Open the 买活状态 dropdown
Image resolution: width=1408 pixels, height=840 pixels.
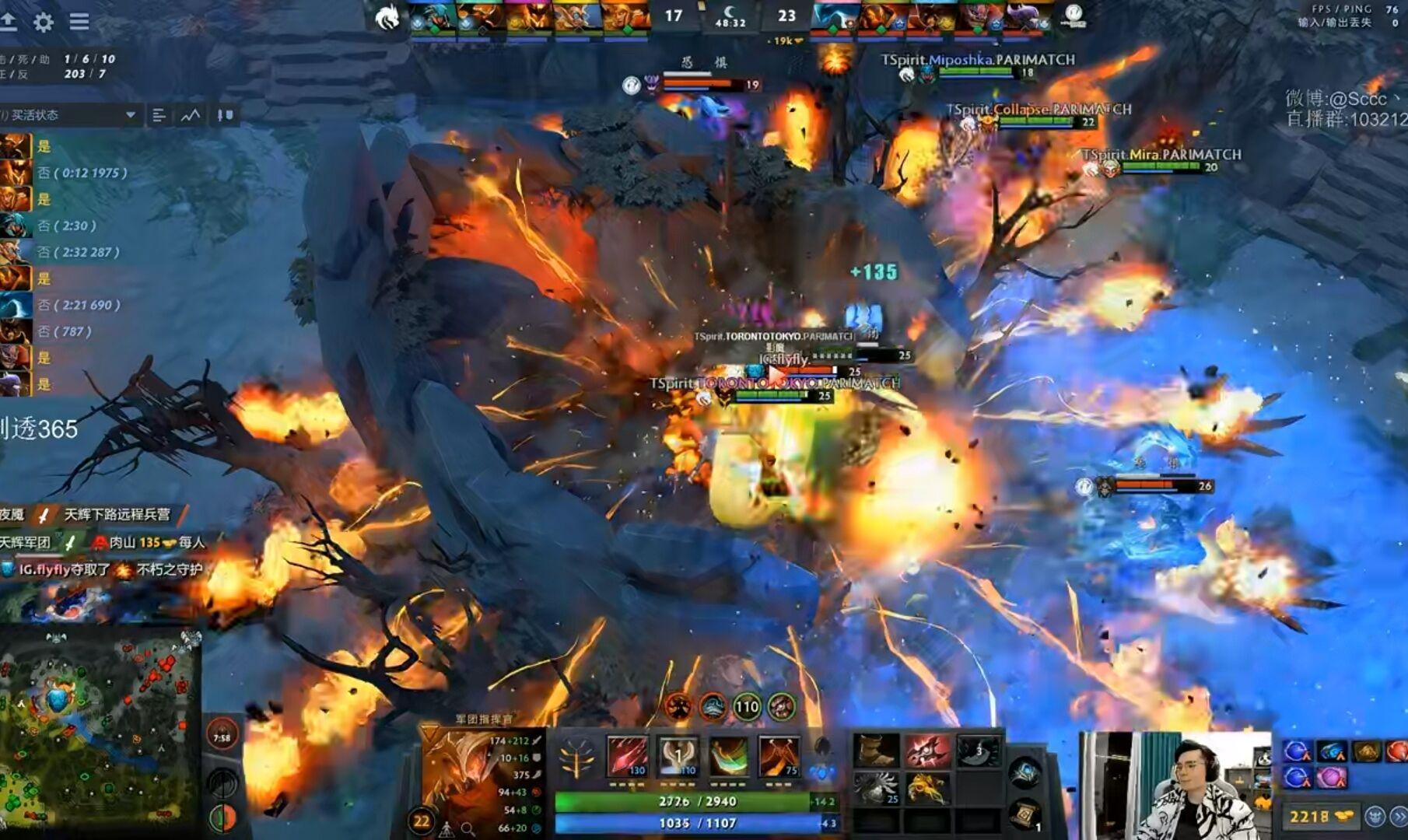coord(70,115)
